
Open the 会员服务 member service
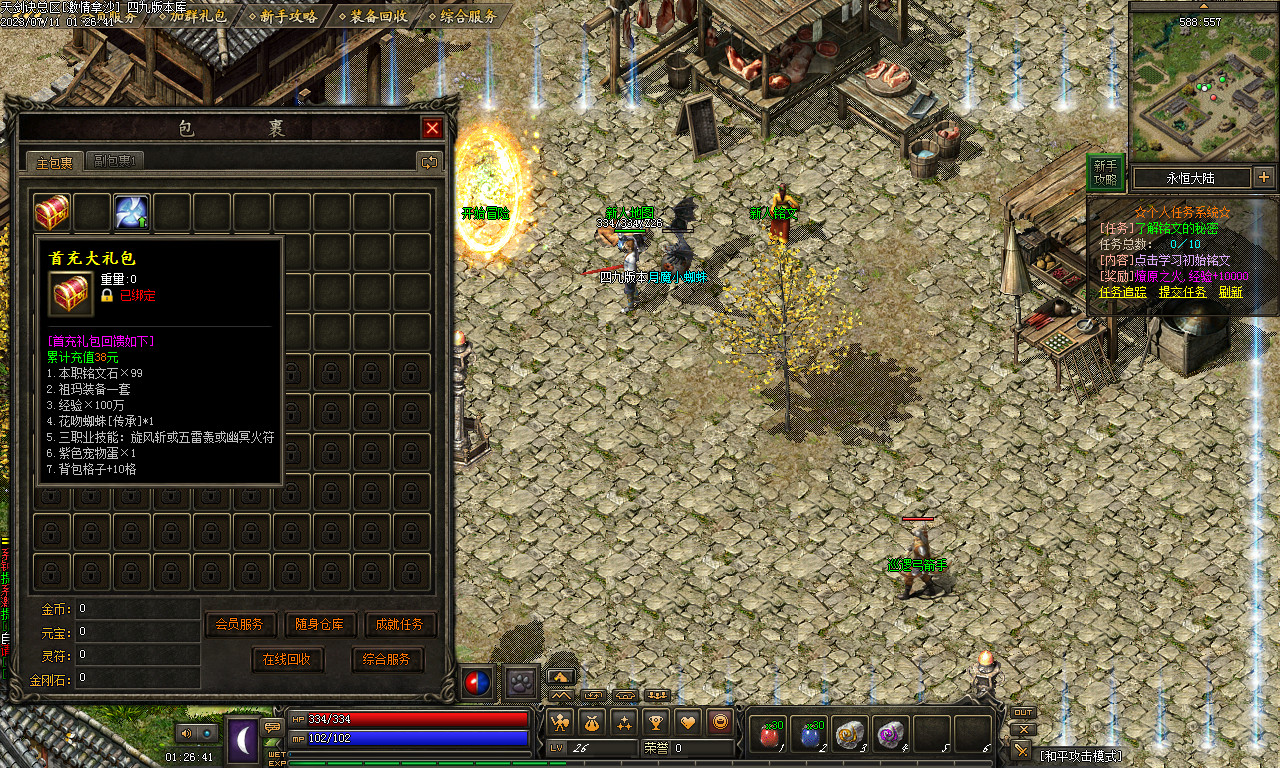(x=240, y=624)
